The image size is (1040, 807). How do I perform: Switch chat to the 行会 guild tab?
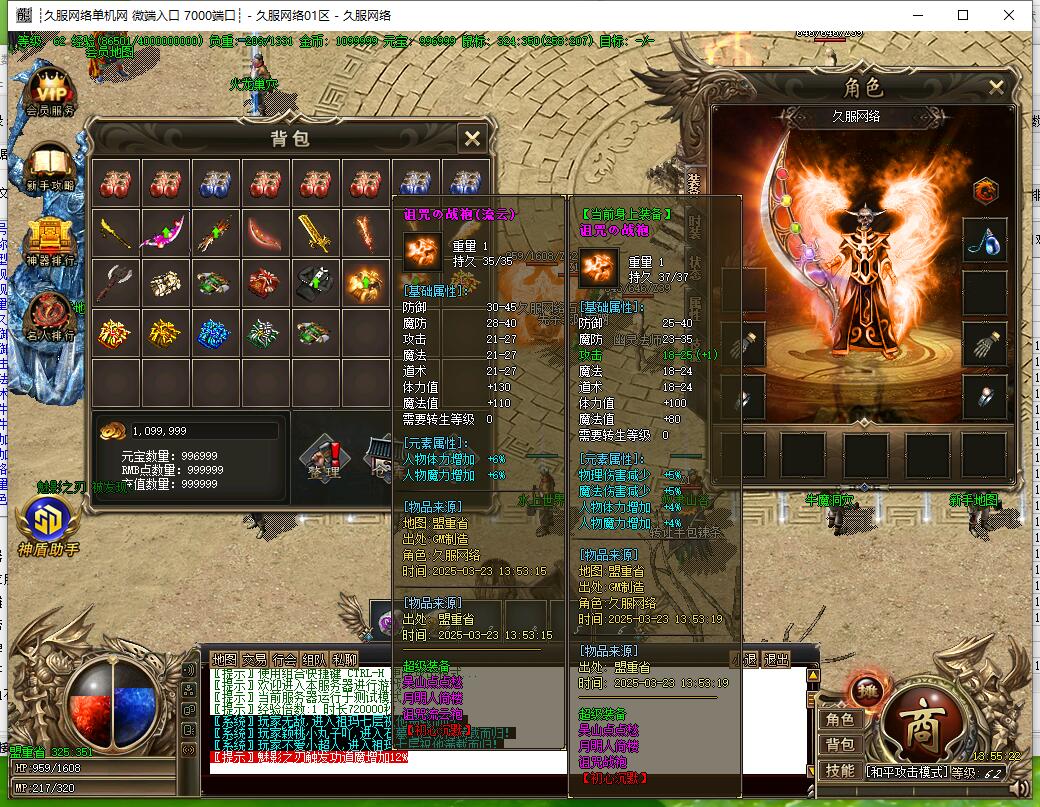click(x=285, y=660)
